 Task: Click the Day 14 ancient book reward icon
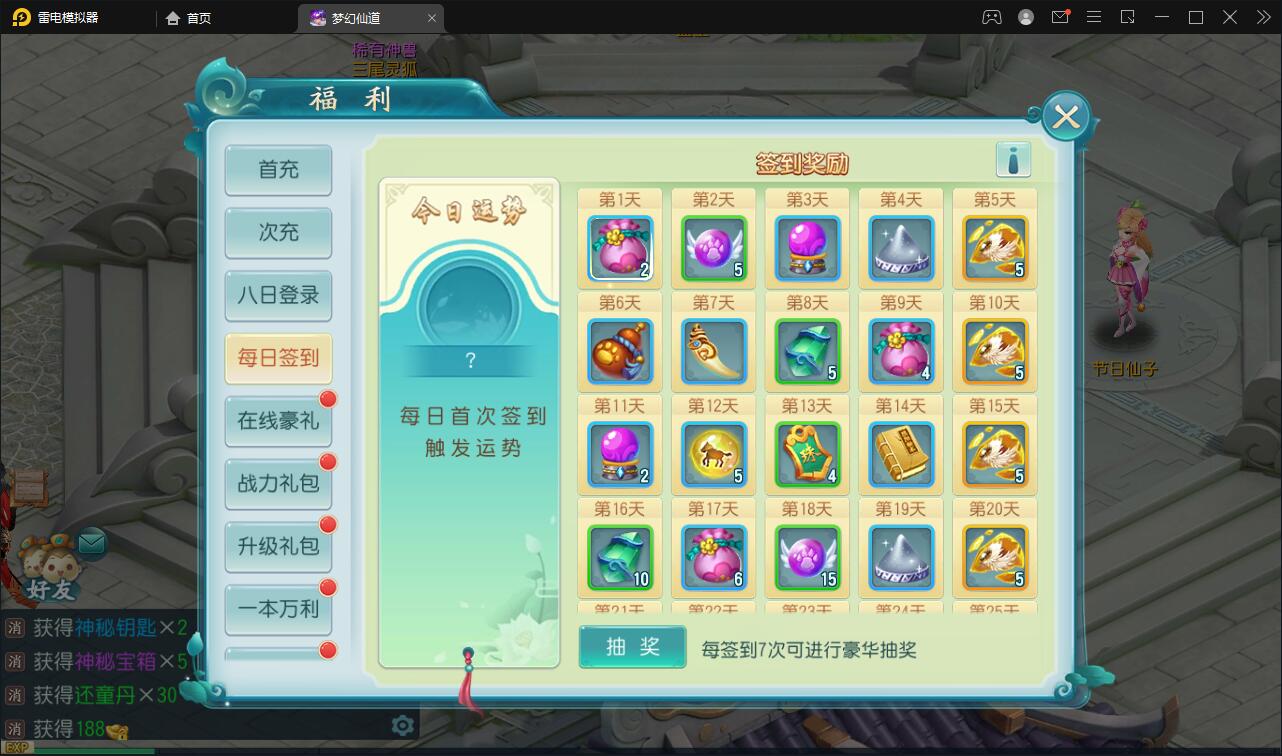pyautogui.click(x=901, y=455)
